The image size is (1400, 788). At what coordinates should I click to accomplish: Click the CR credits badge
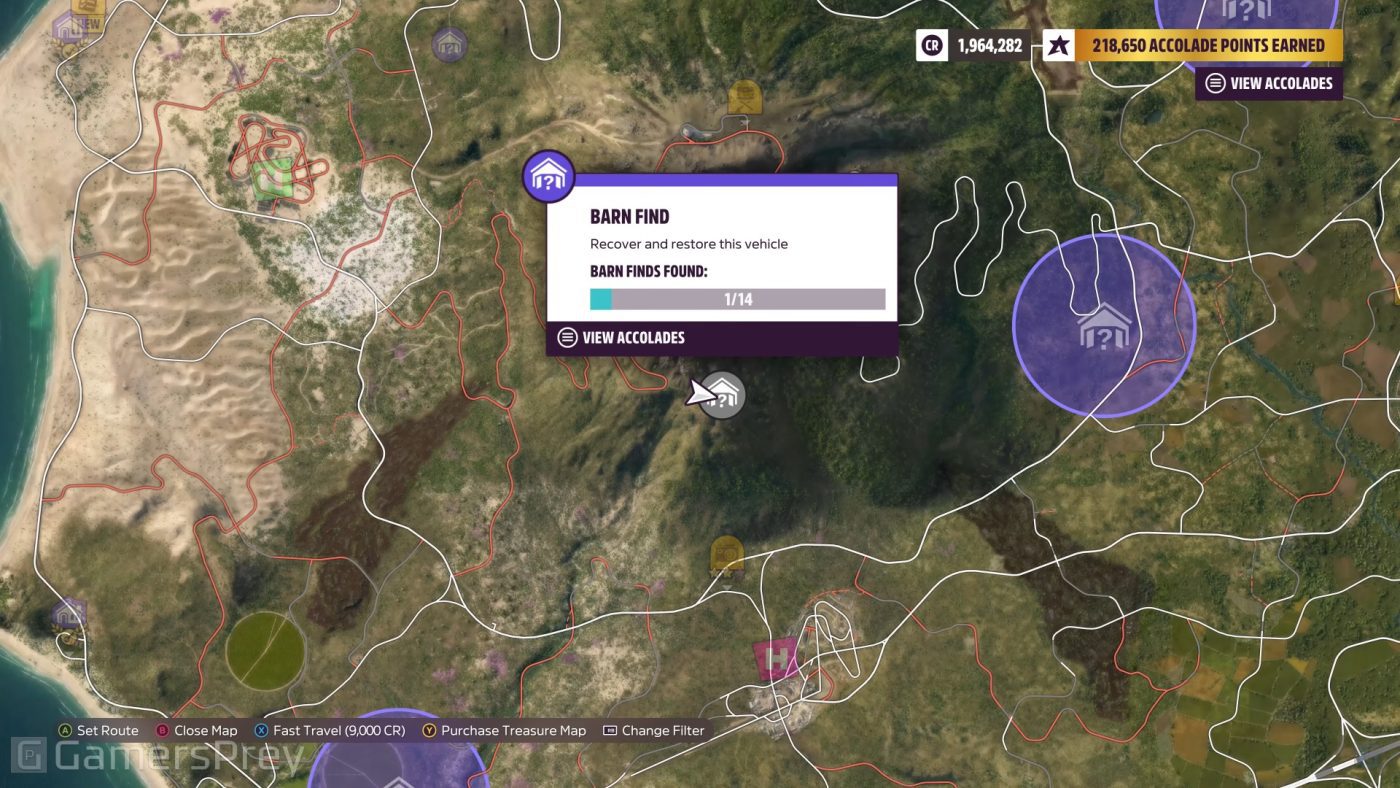click(x=930, y=45)
